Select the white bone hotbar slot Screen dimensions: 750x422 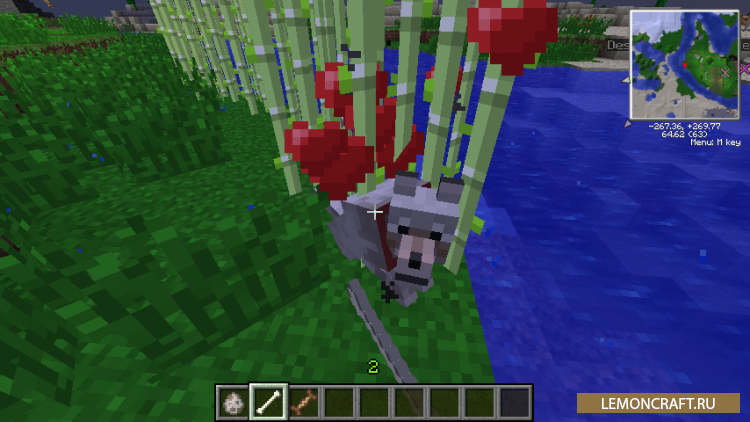point(268,402)
